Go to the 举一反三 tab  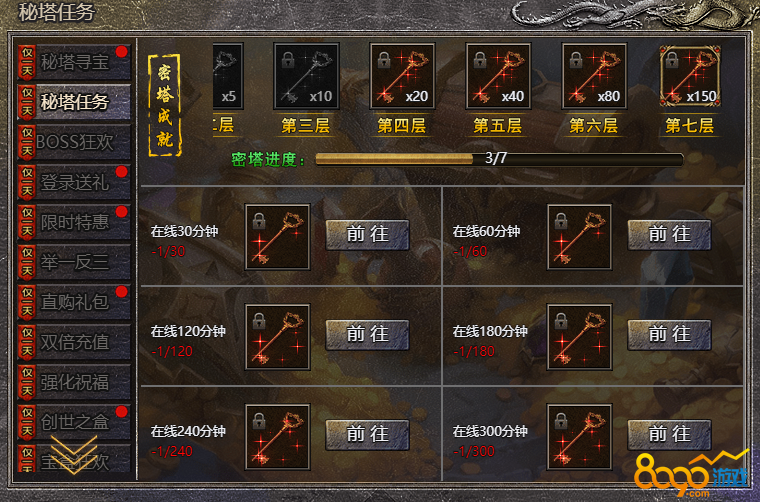(x=74, y=262)
